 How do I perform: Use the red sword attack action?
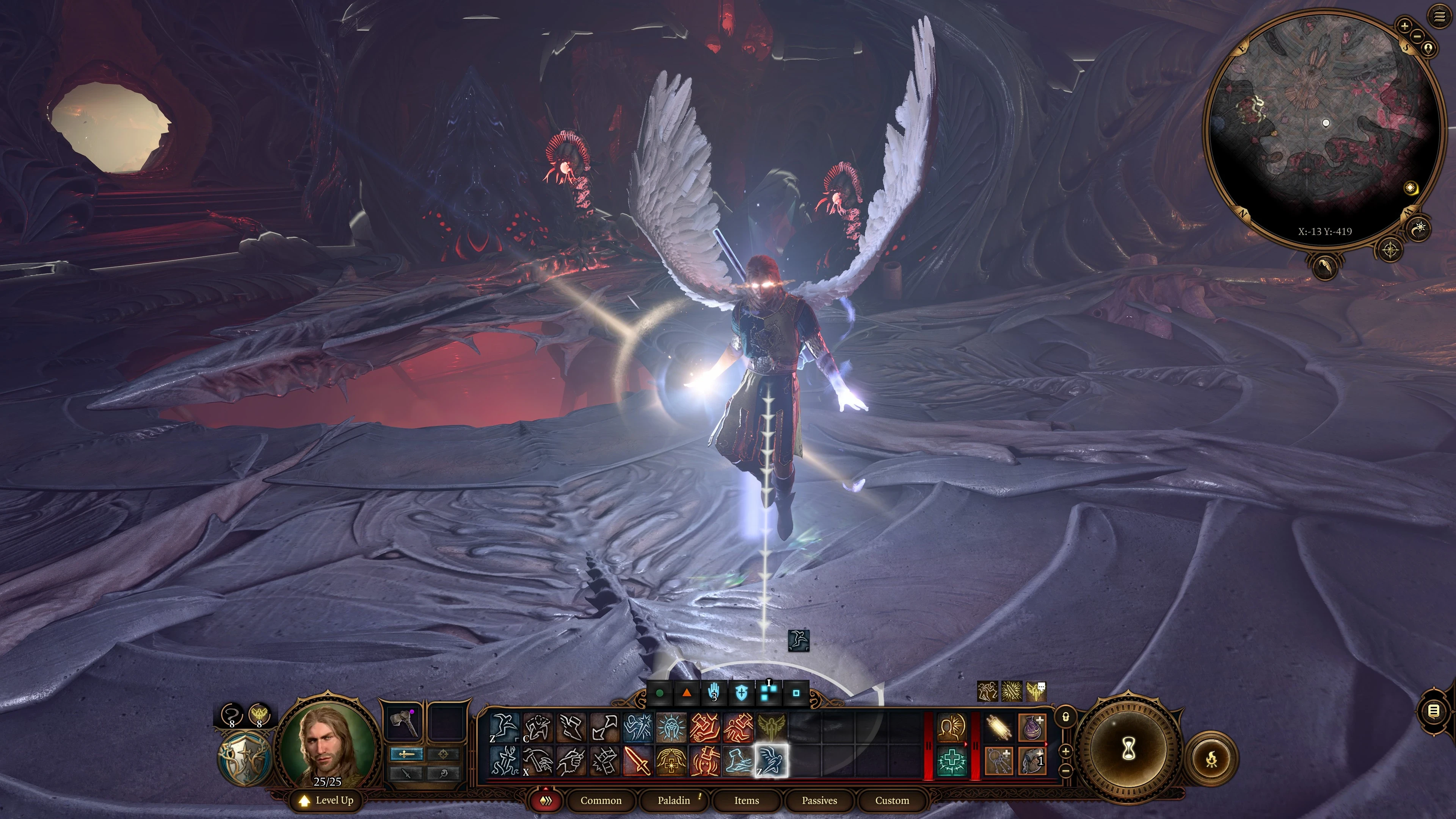637,761
